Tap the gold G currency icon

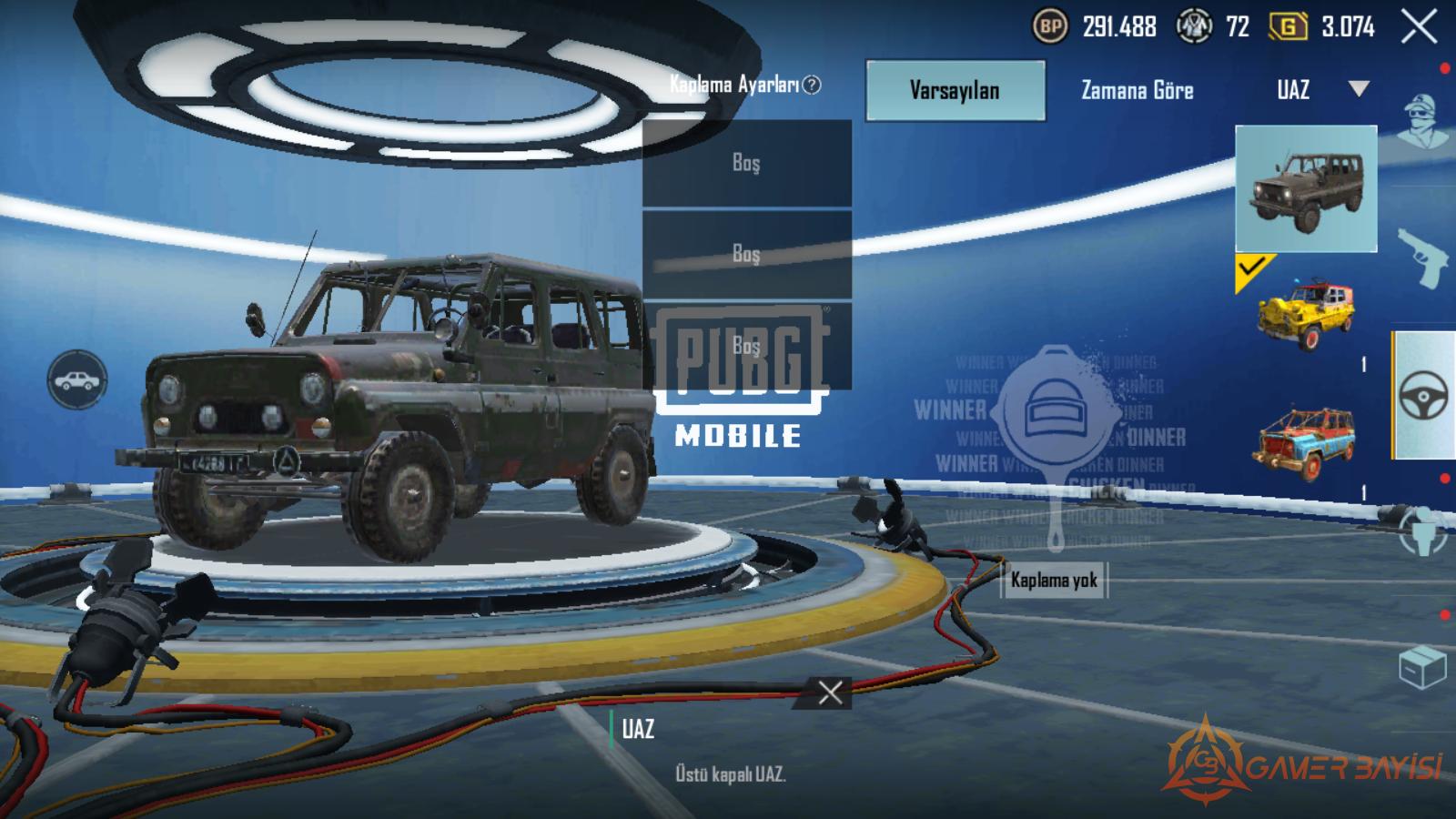pyautogui.click(x=1288, y=26)
